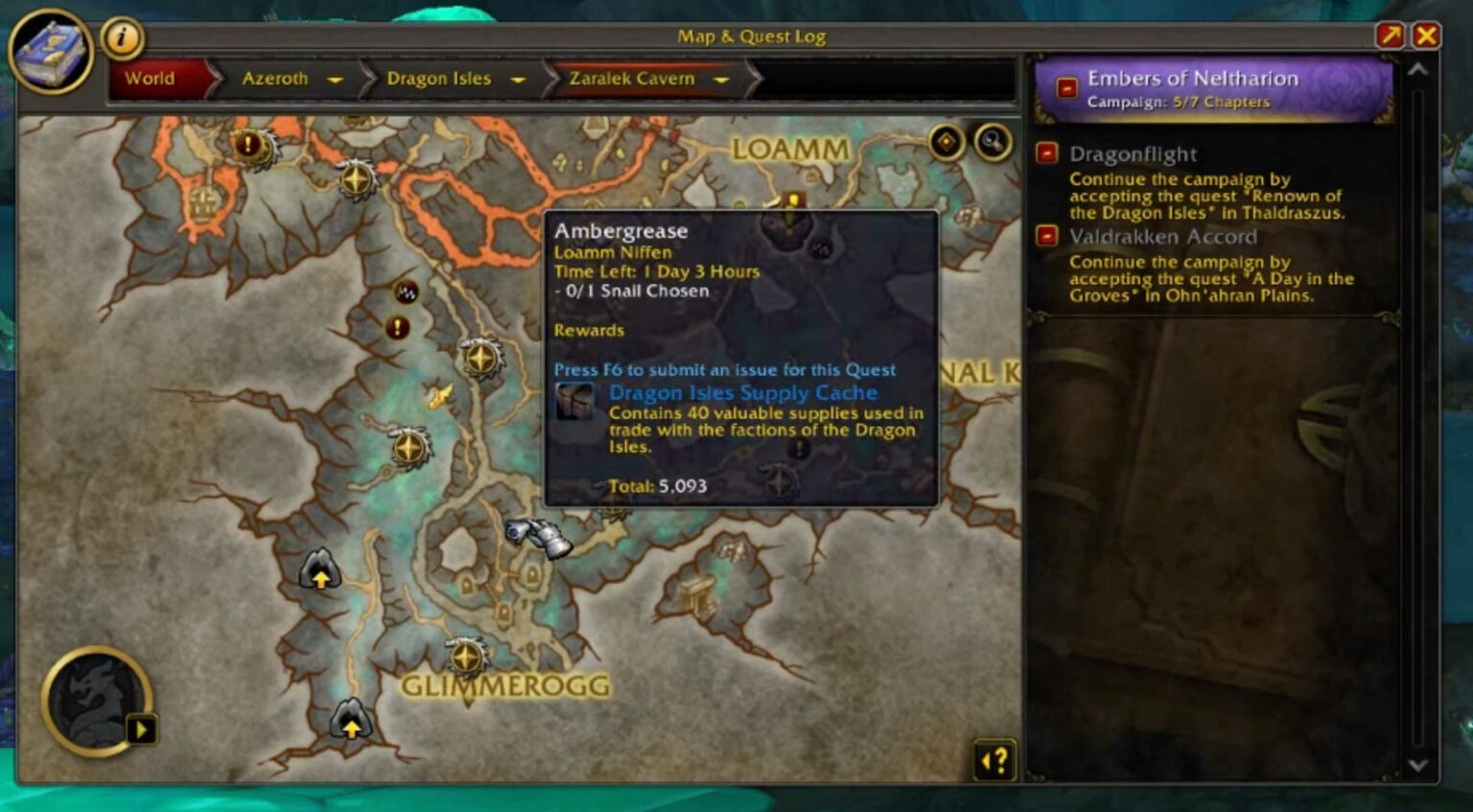1473x812 pixels.
Task: Select the World breadcrumb tab
Action: [x=151, y=79]
